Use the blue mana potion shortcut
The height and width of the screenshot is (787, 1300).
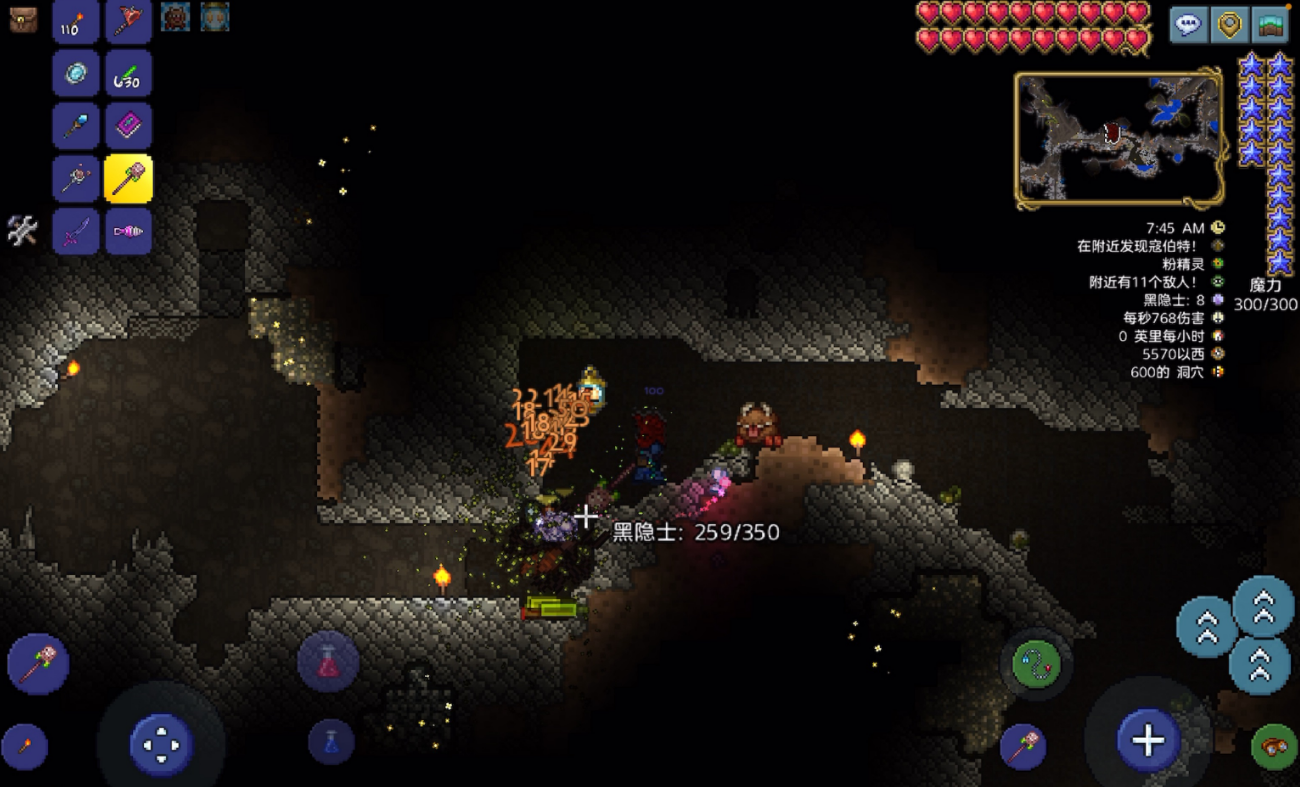click(331, 742)
